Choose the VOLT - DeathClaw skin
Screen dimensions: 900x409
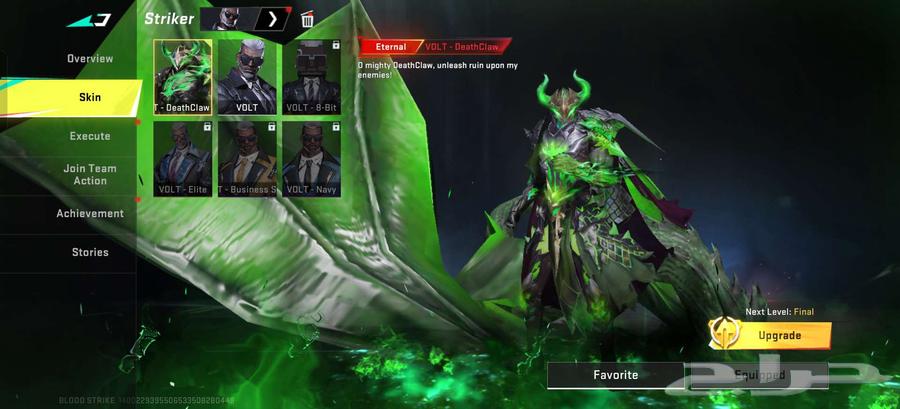point(182,77)
